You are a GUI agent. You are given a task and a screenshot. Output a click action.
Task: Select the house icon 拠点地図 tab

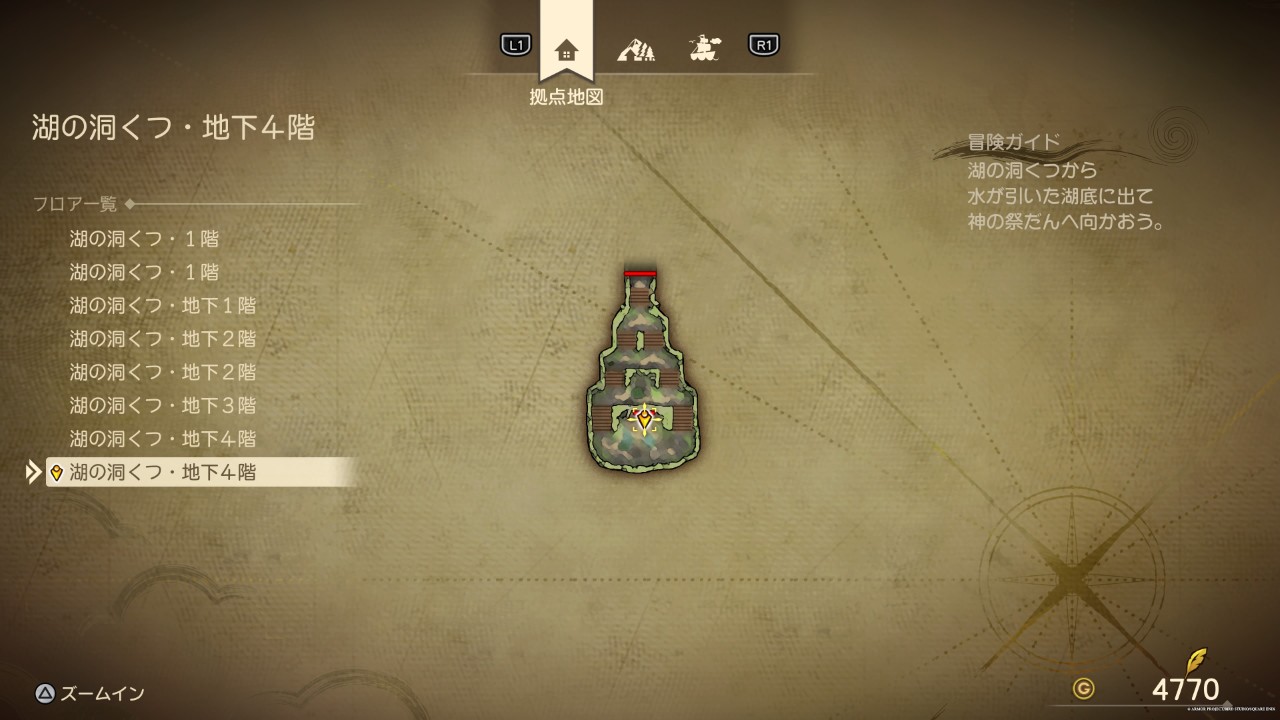pyautogui.click(x=566, y=49)
